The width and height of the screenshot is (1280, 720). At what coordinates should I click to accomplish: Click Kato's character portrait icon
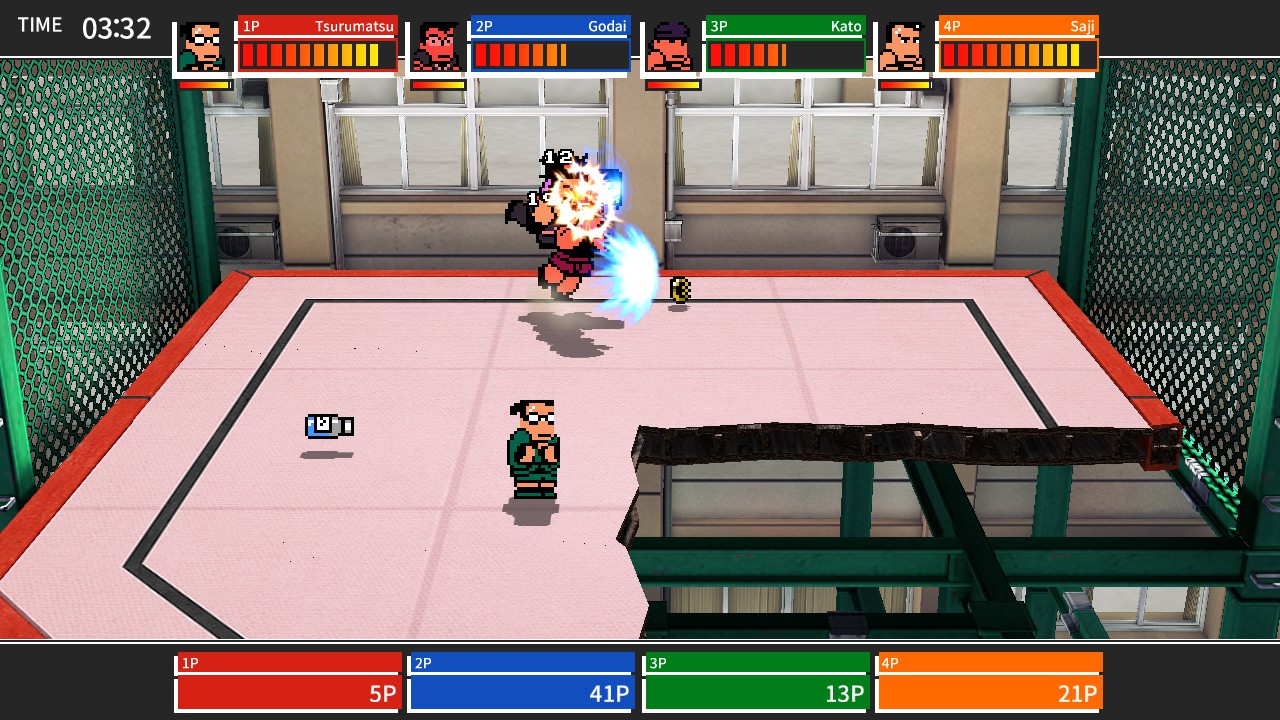pyautogui.click(x=672, y=44)
